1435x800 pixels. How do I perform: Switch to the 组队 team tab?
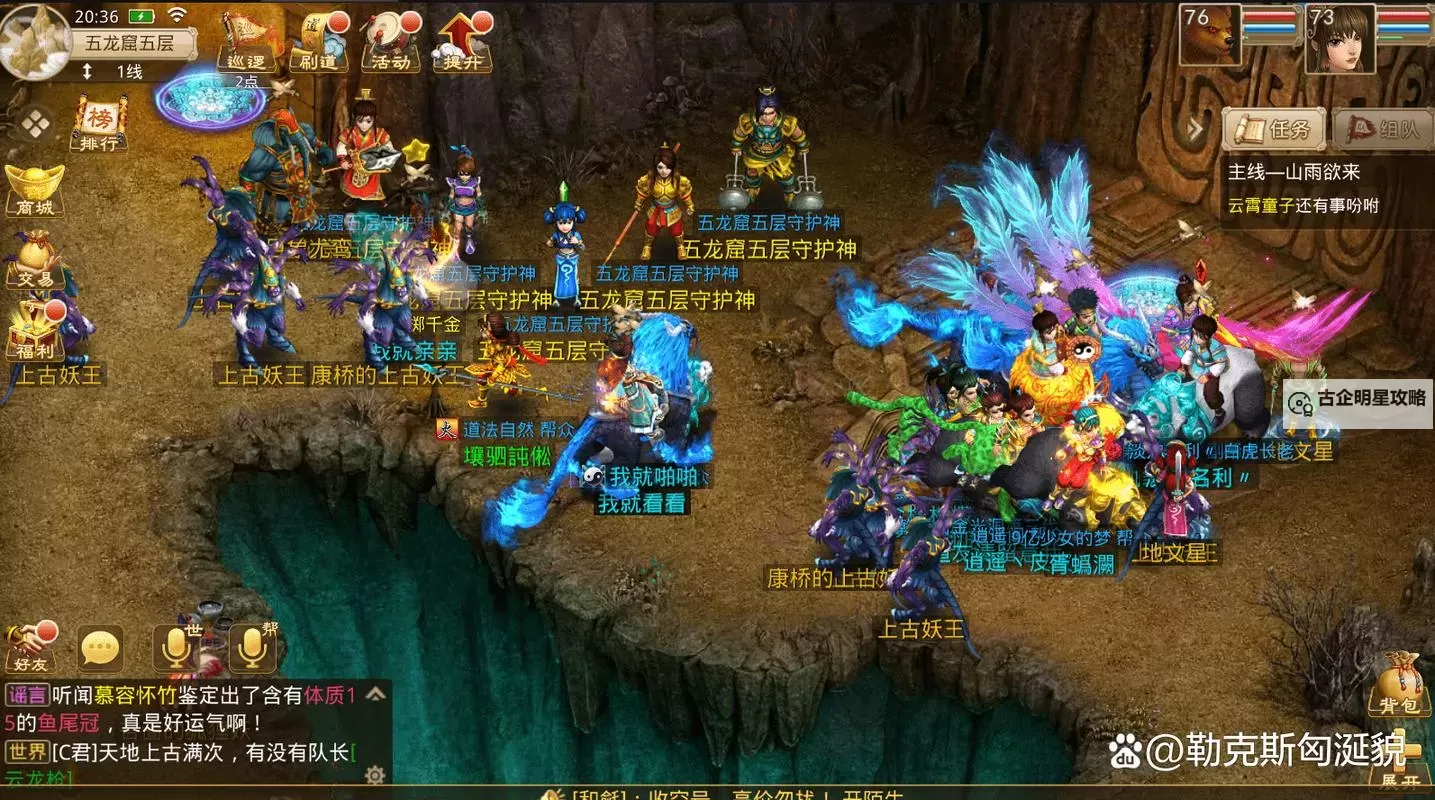pyautogui.click(x=1383, y=129)
